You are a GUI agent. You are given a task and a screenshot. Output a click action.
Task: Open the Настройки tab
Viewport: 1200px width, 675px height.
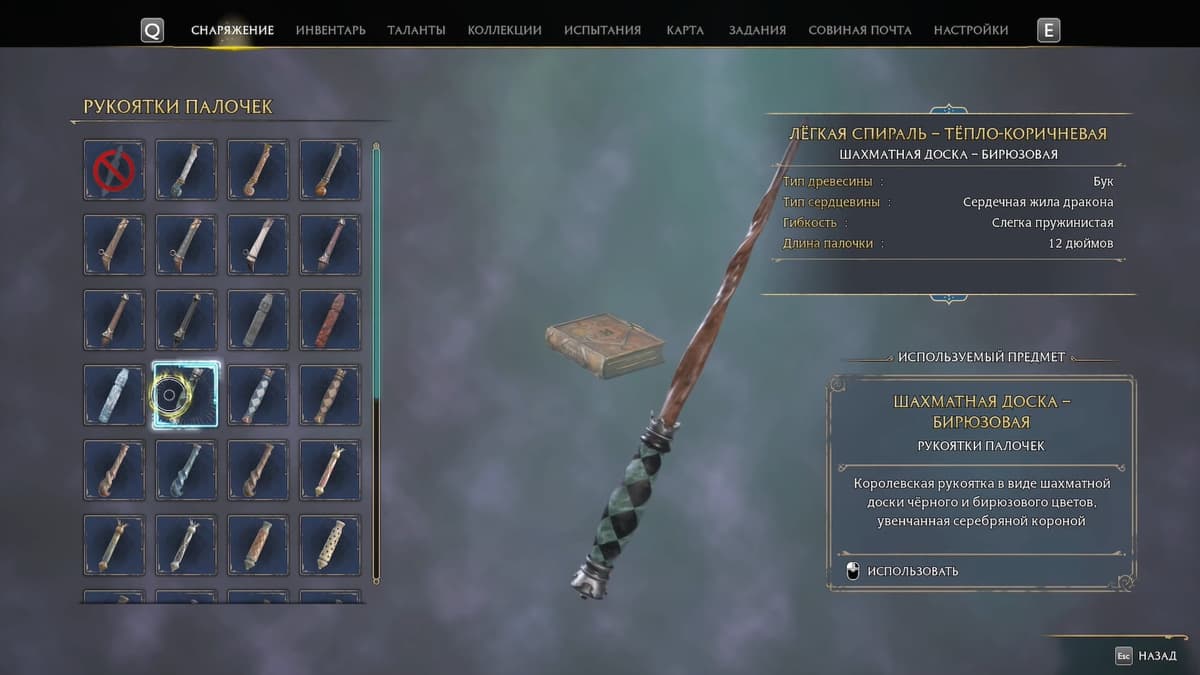(970, 30)
